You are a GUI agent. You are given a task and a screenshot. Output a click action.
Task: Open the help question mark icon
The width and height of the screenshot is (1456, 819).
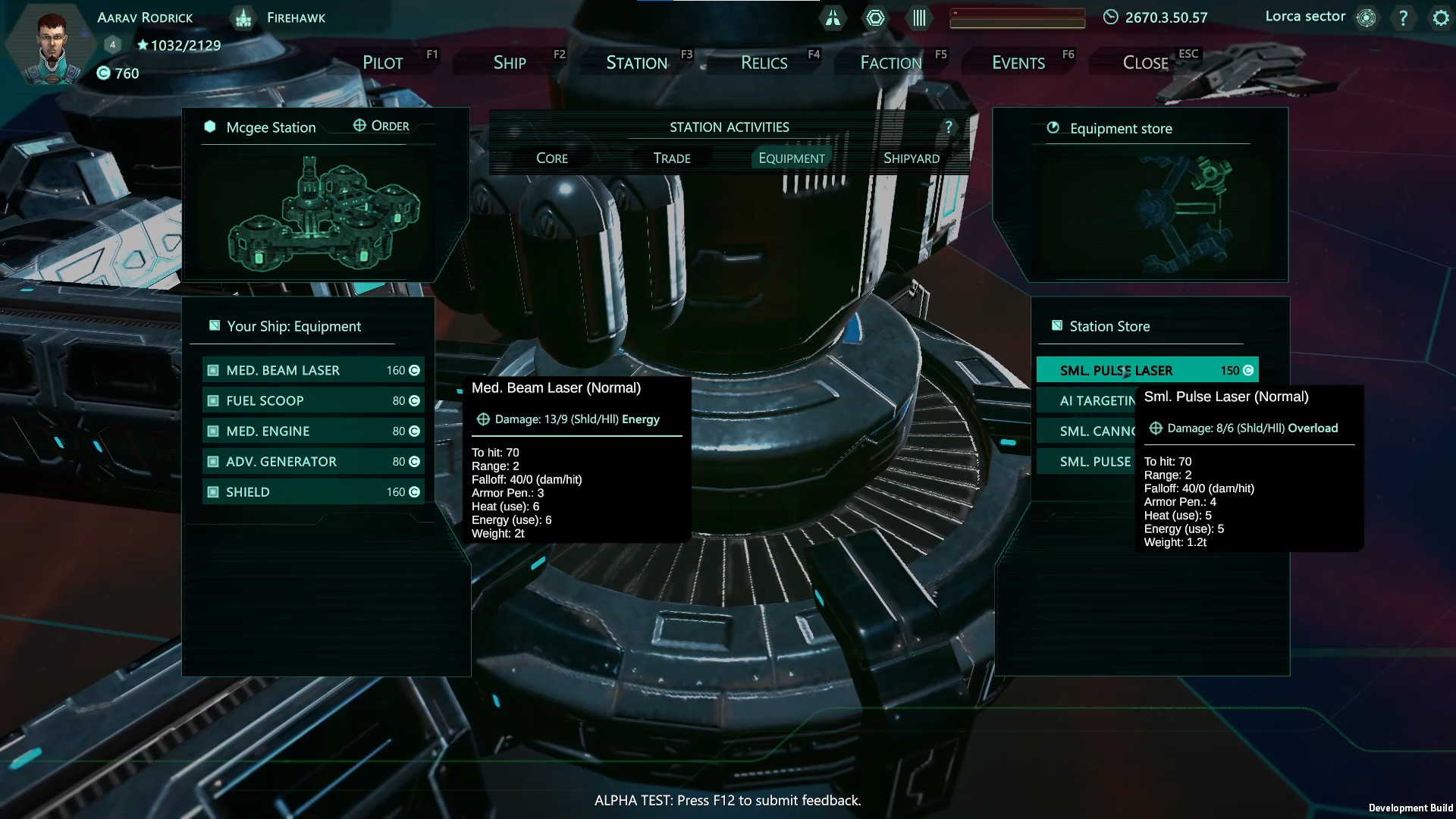(x=1405, y=17)
